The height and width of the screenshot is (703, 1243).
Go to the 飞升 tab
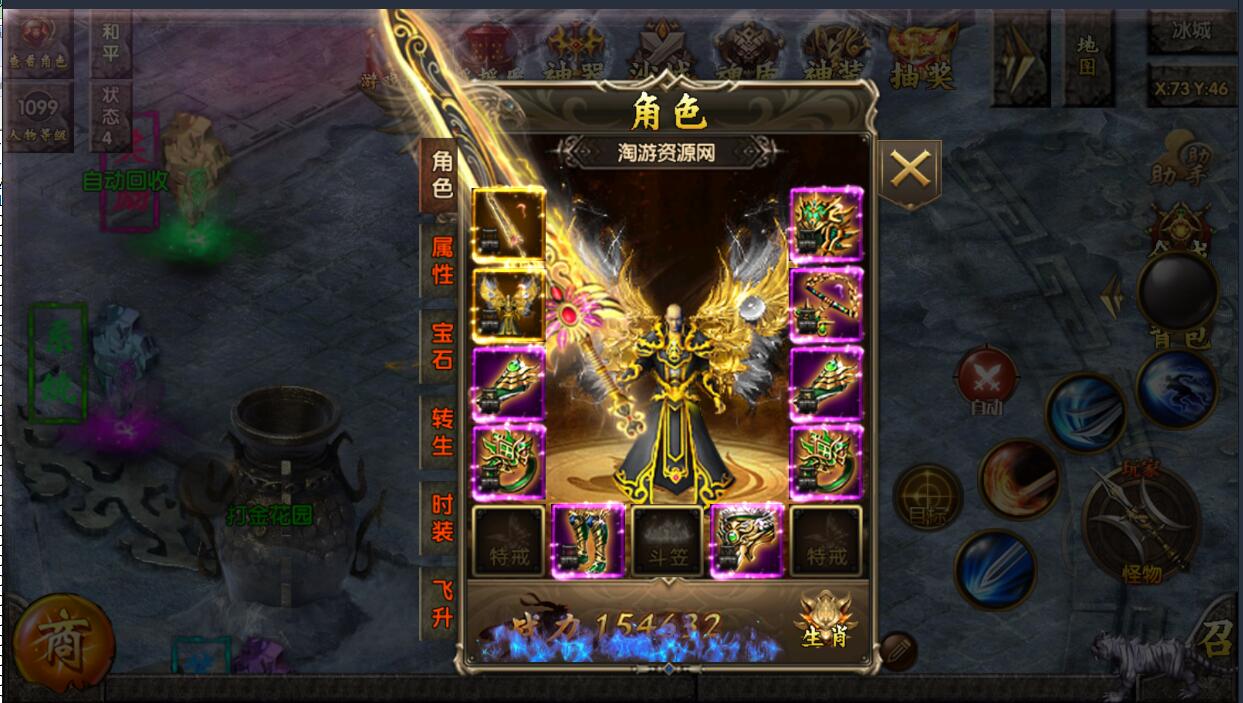[442, 604]
